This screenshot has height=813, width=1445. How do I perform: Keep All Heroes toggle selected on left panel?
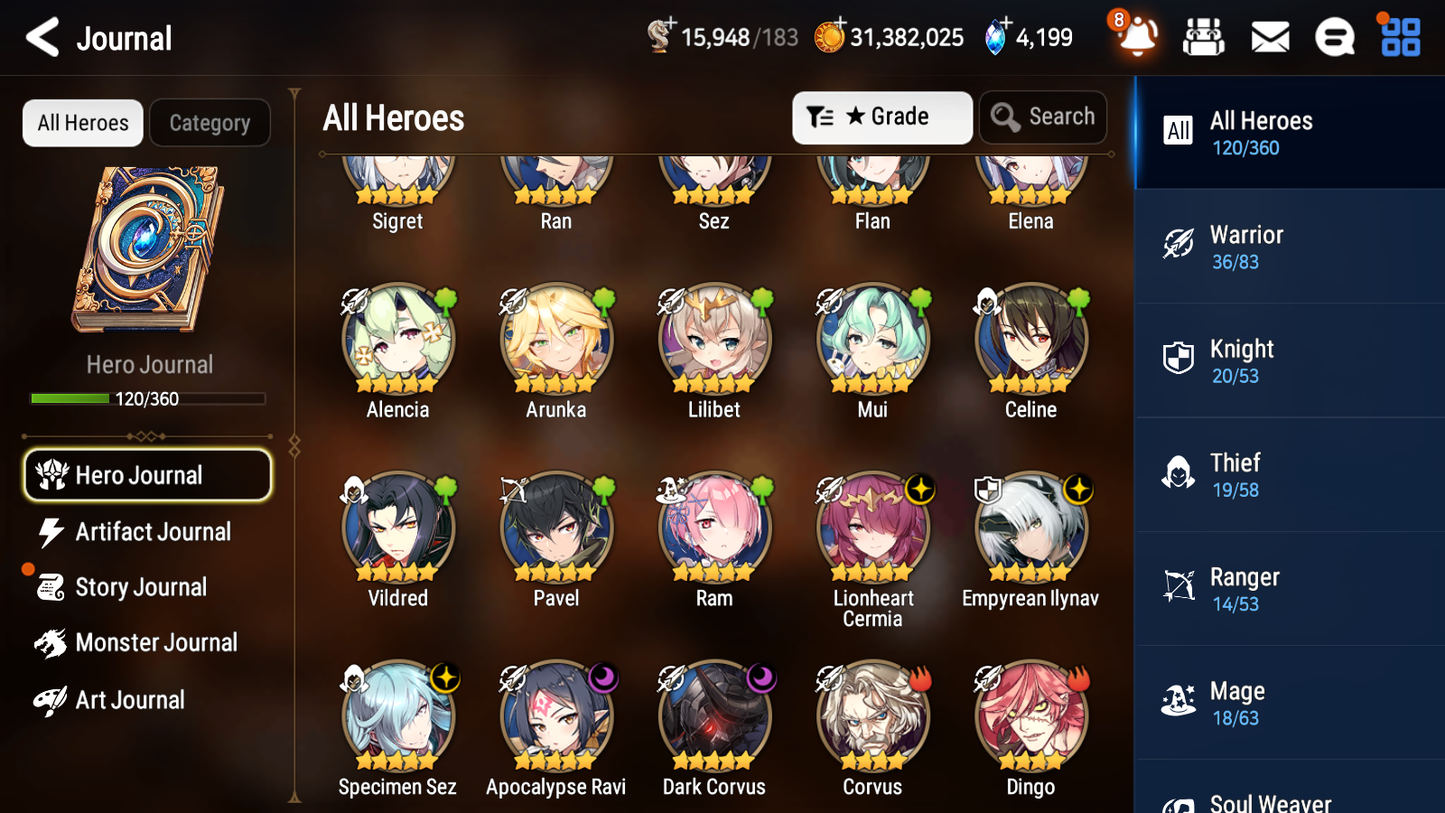(x=82, y=122)
